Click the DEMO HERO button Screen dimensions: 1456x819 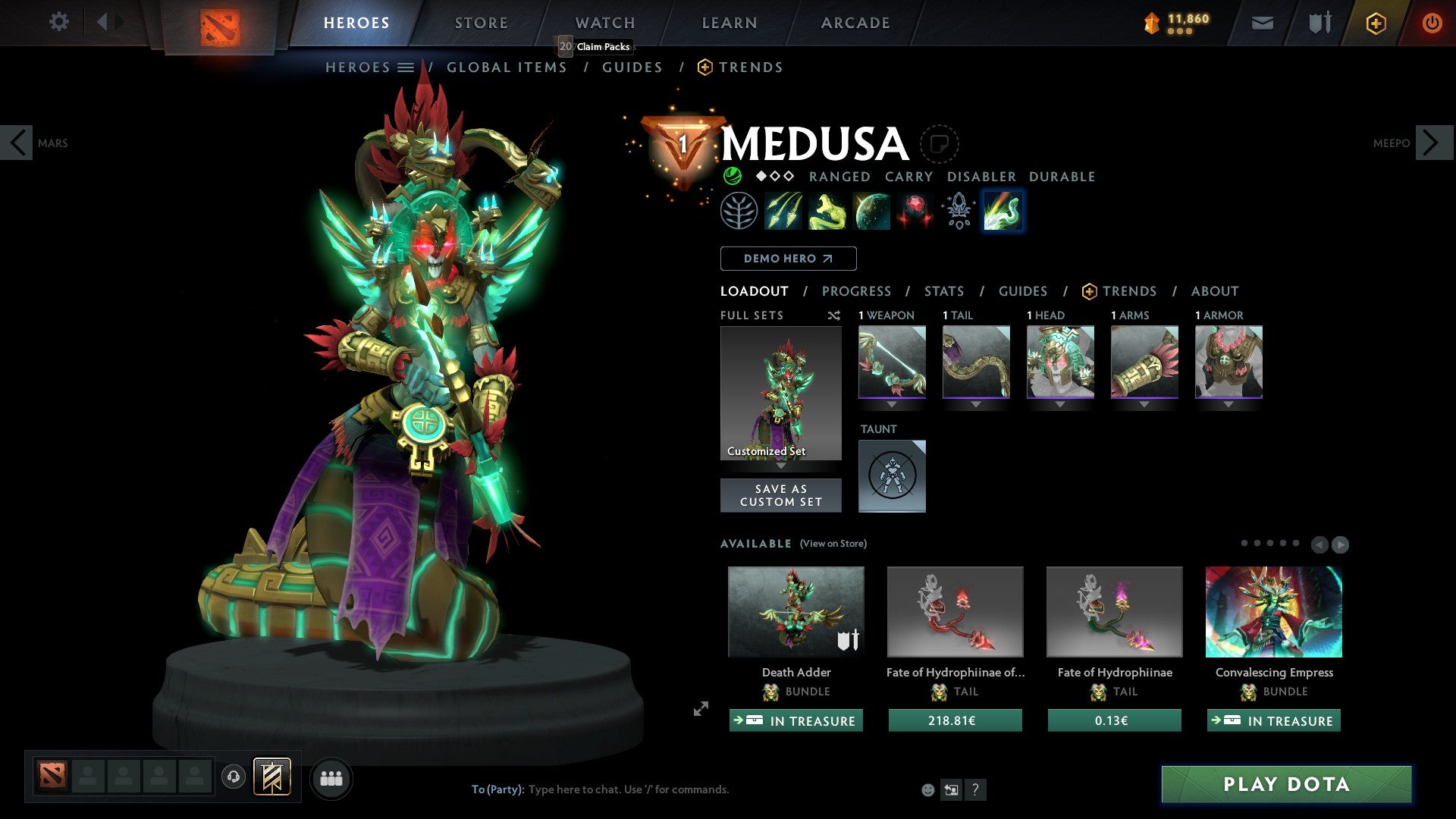point(788,258)
